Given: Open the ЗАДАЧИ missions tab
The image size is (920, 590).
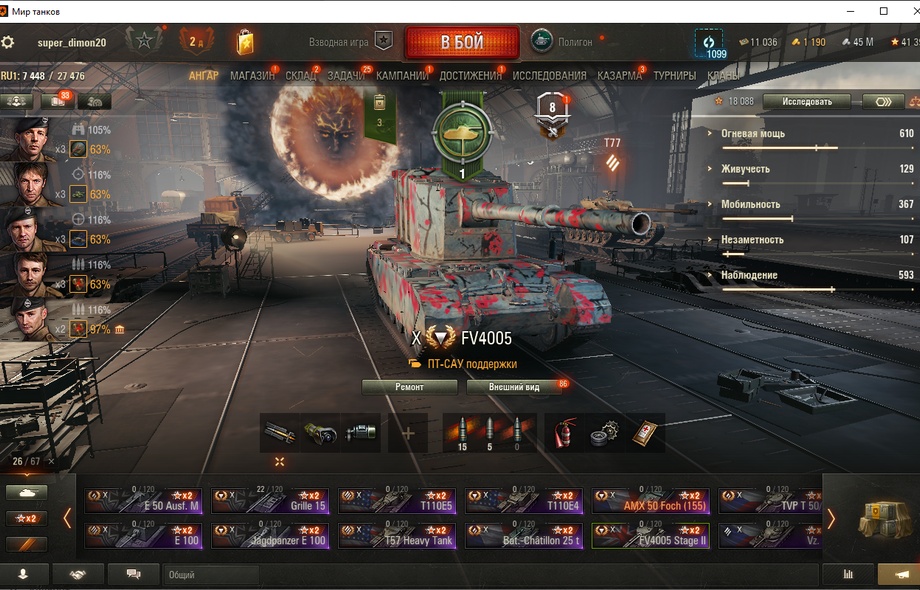Looking at the screenshot, I should coord(346,75).
